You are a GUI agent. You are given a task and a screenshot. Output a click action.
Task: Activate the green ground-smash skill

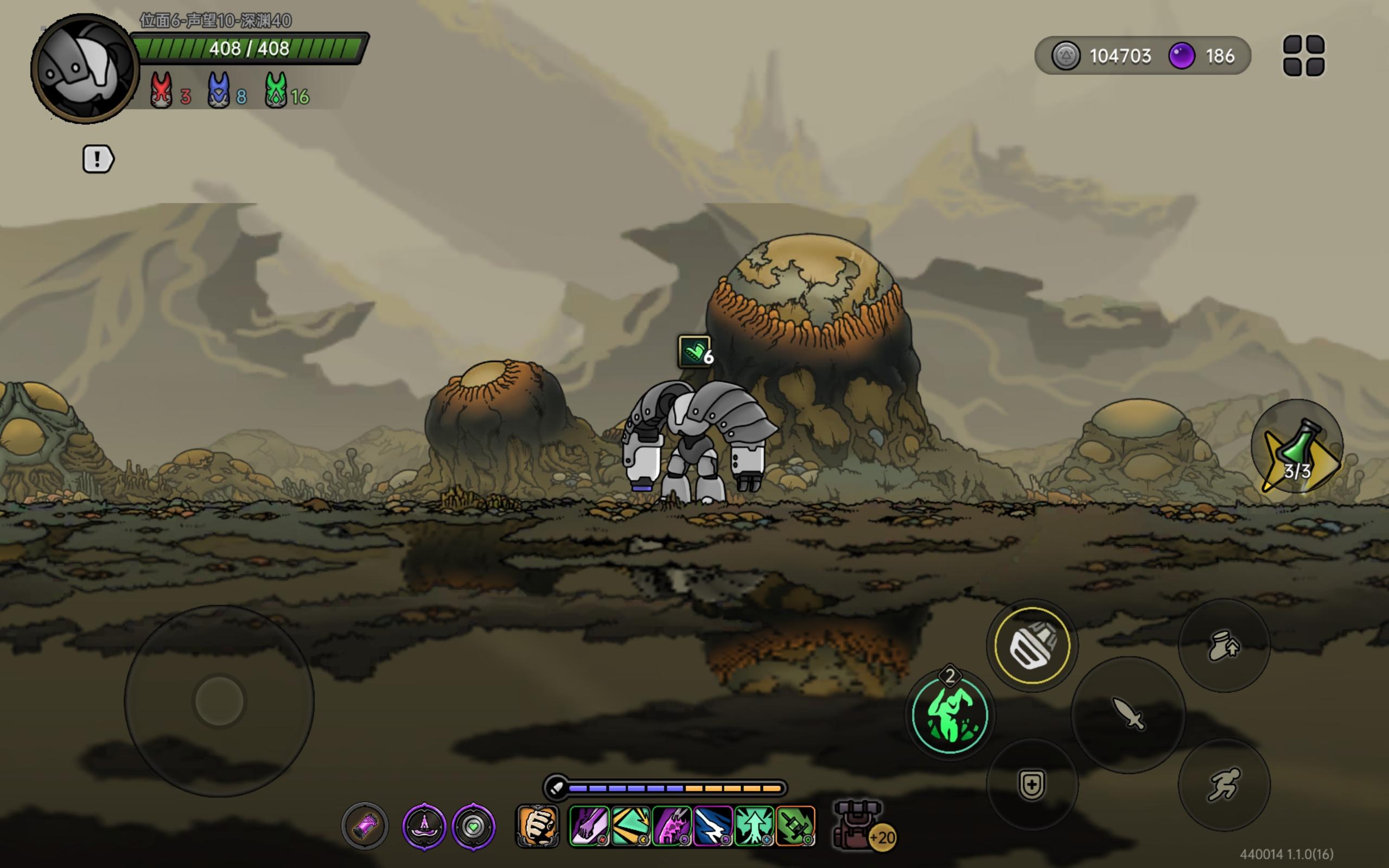coord(950,716)
